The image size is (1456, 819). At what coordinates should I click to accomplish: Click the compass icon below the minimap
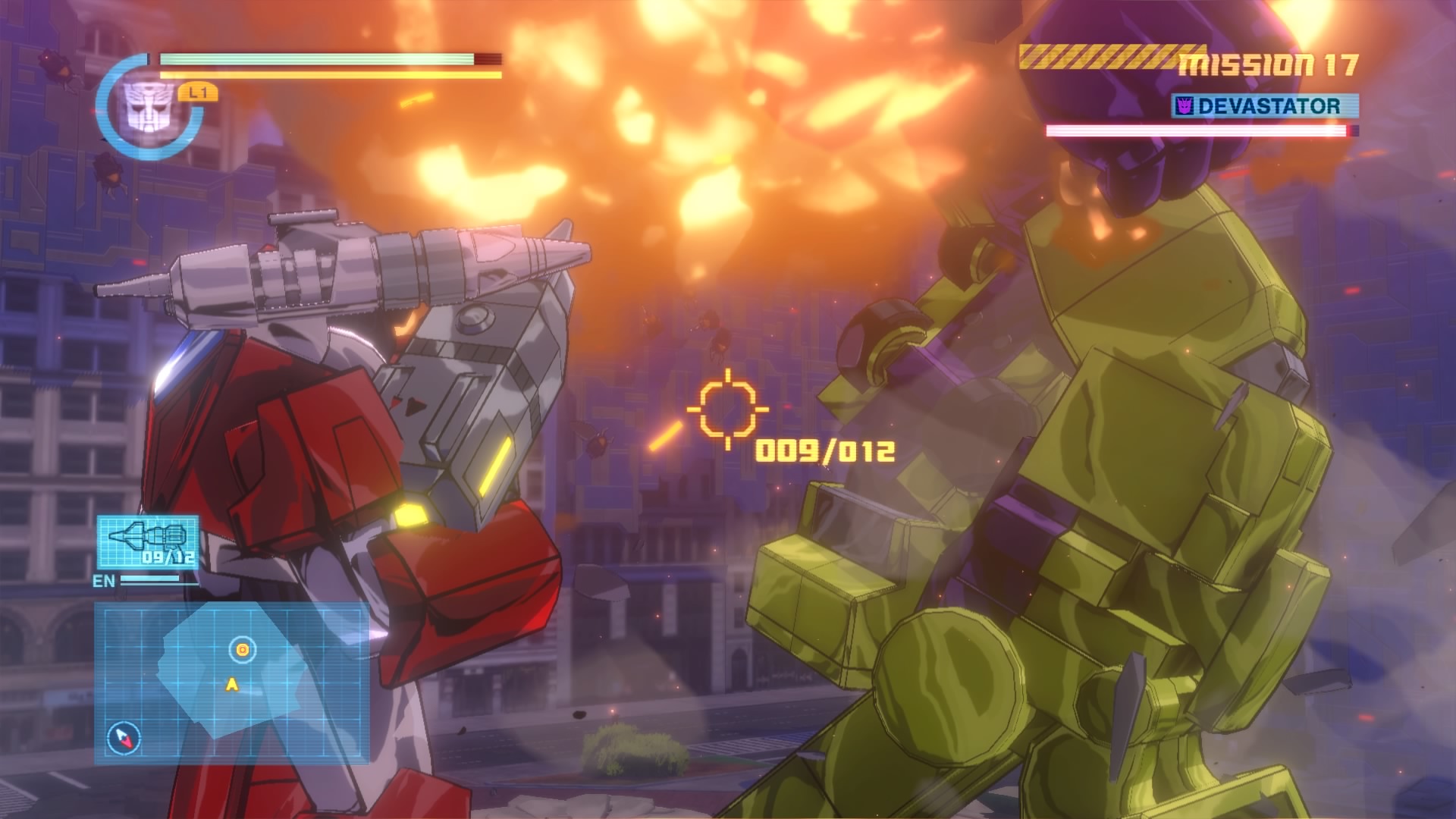click(124, 737)
